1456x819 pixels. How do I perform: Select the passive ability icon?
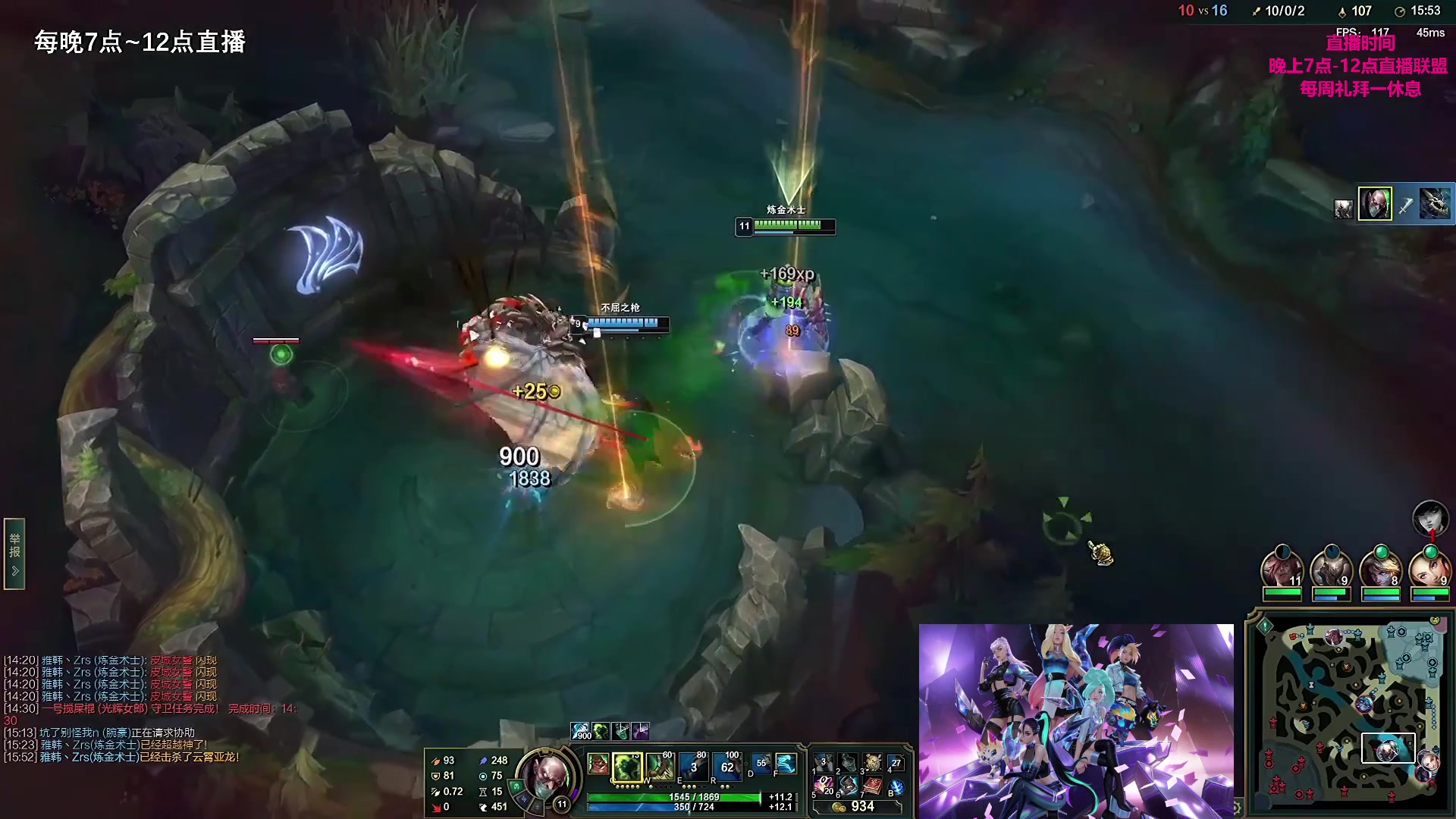point(598,764)
